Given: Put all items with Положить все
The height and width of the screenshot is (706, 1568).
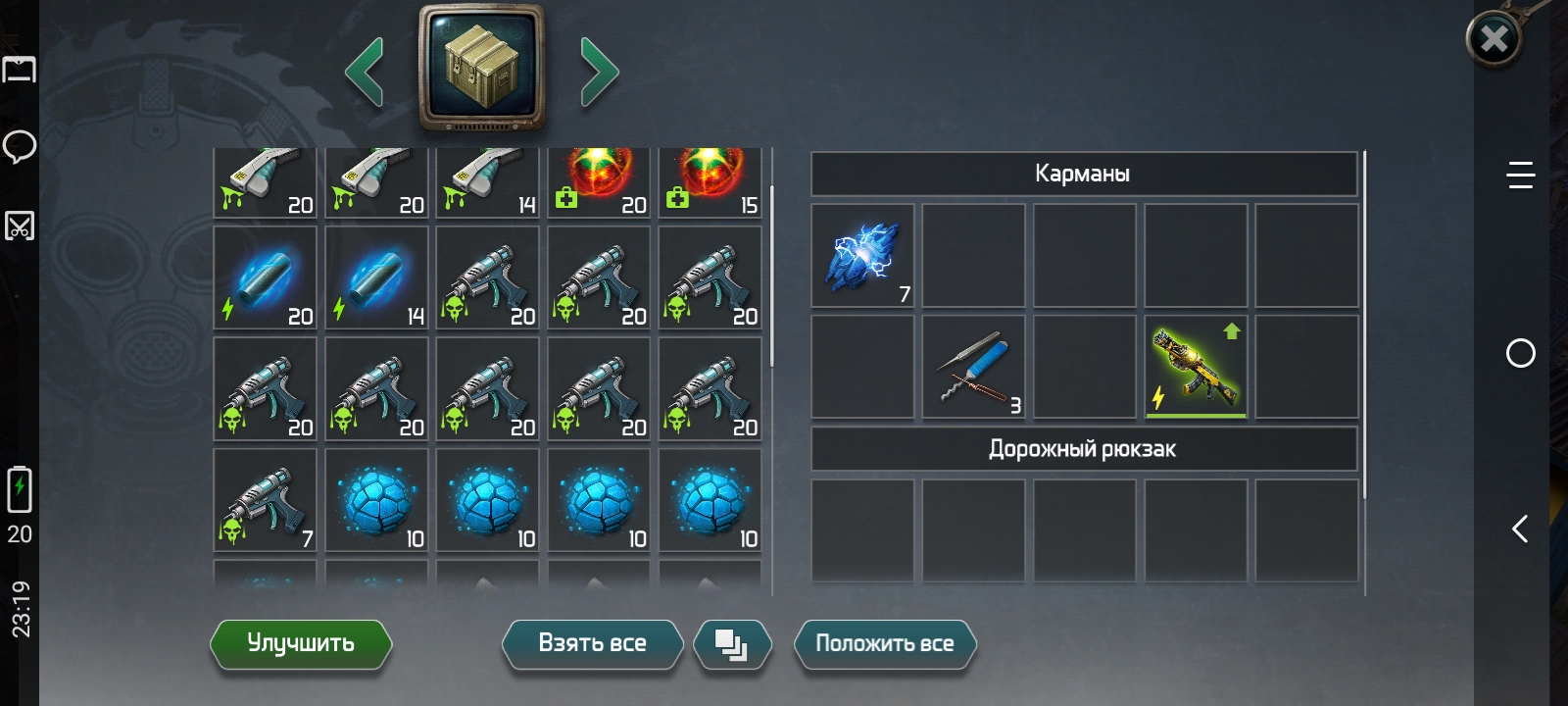Looking at the screenshot, I should [884, 644].
